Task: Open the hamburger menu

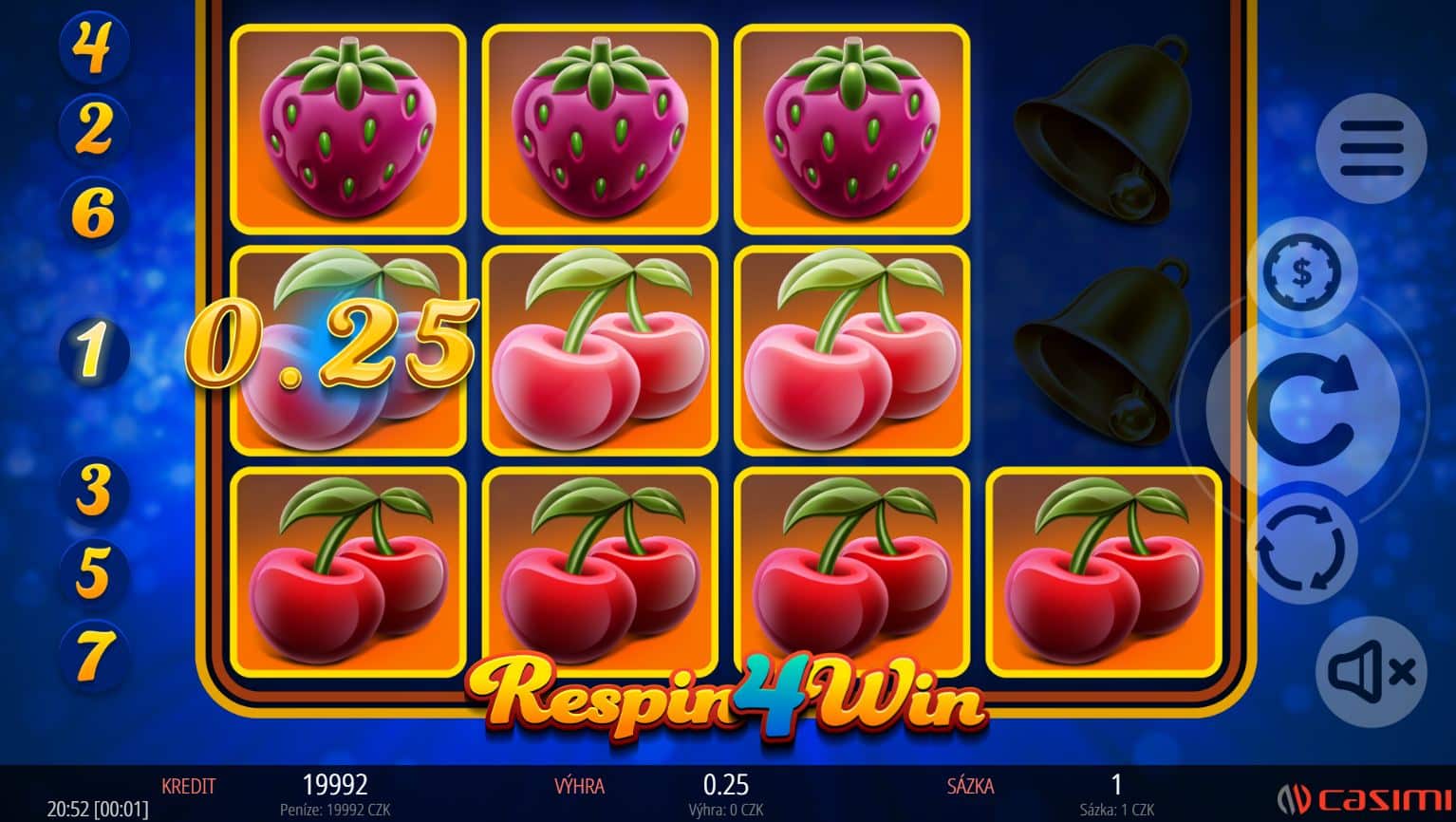Action: click(1371, 148)
